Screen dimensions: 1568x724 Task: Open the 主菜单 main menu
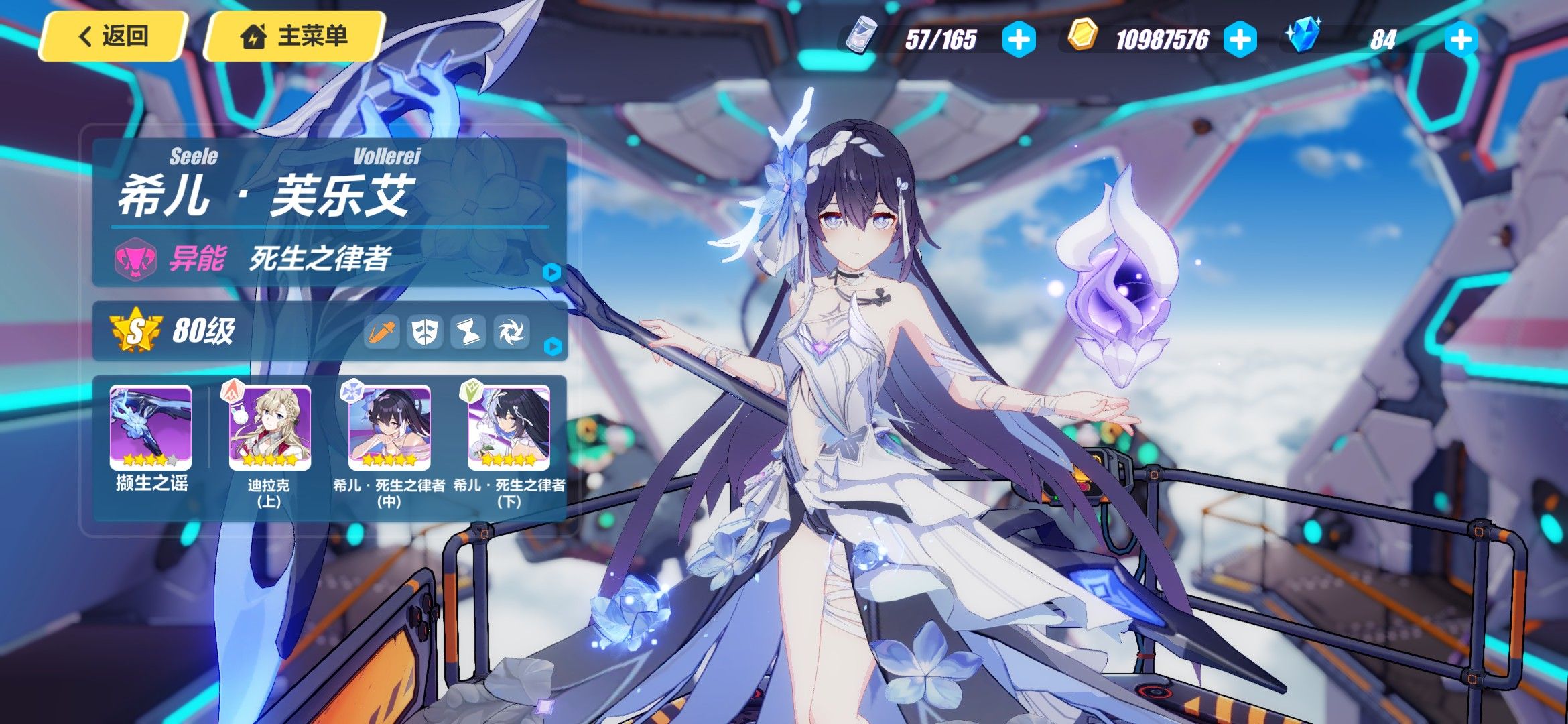click(x=295, y=36)
